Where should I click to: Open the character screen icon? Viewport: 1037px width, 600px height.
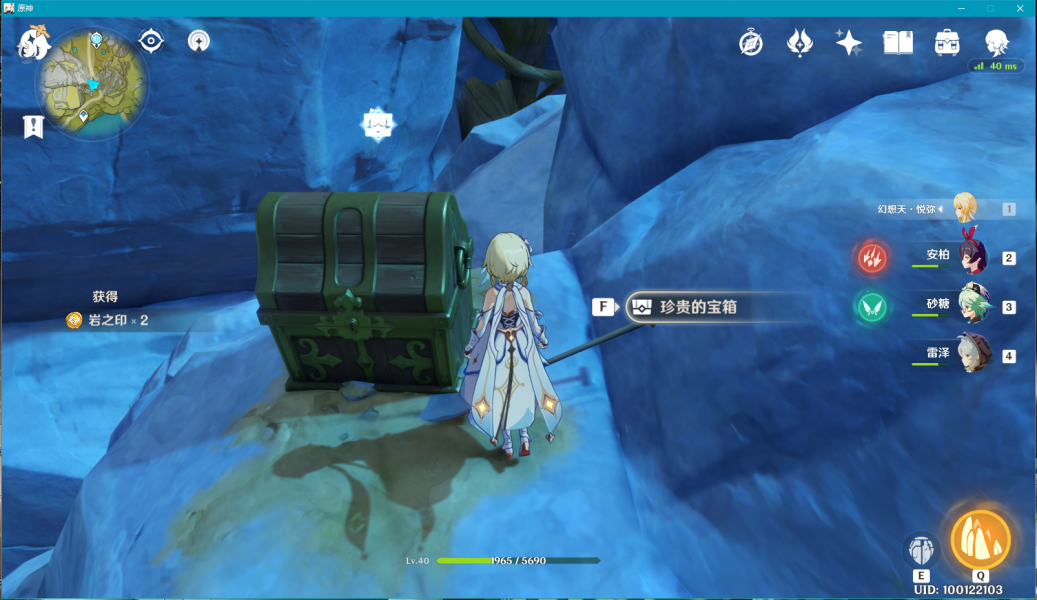[995, 43]
